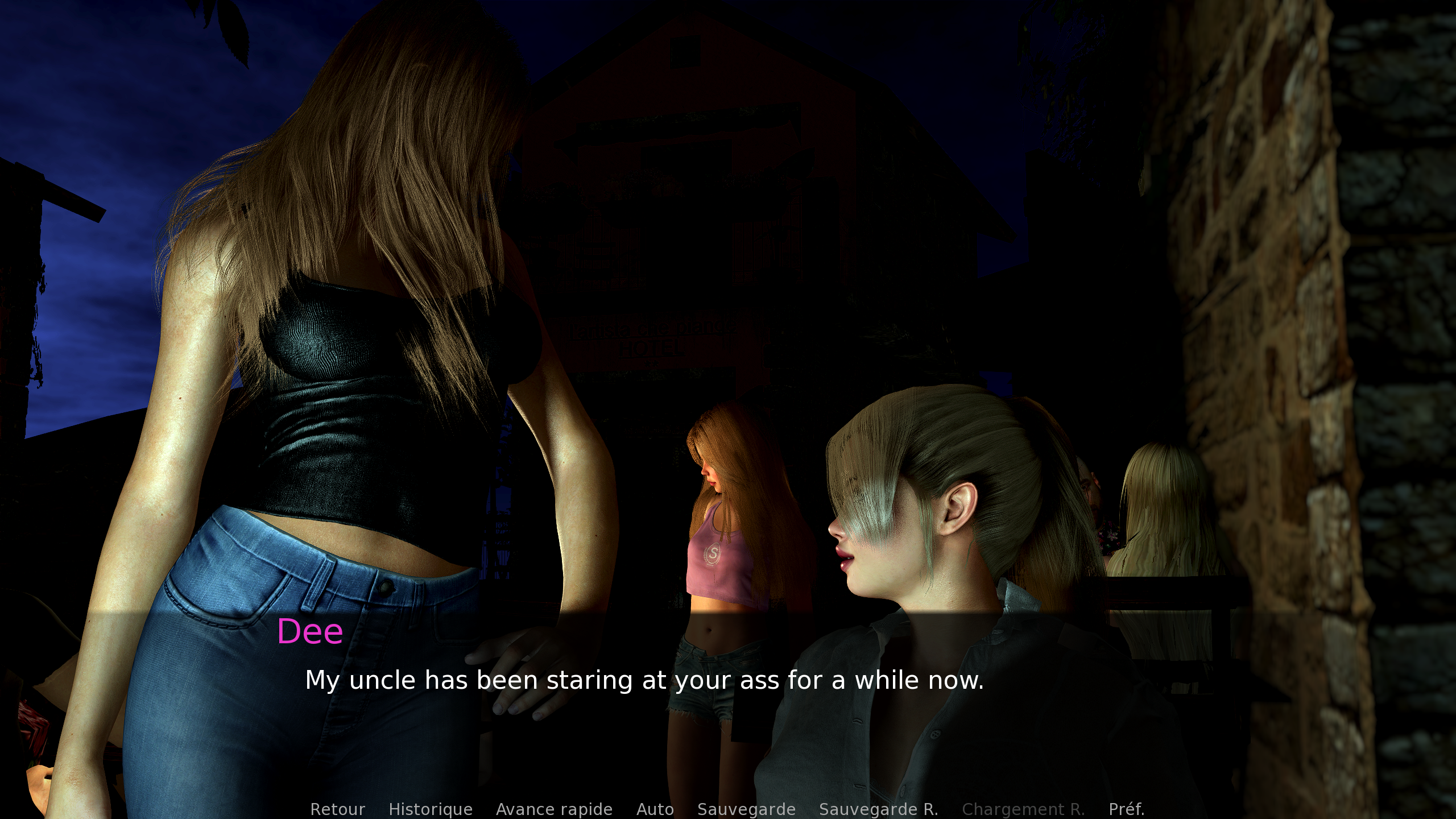This screenshot has height=819, width=1456.
Task: Open the Préf. preferences menu
Action: 1126,809
